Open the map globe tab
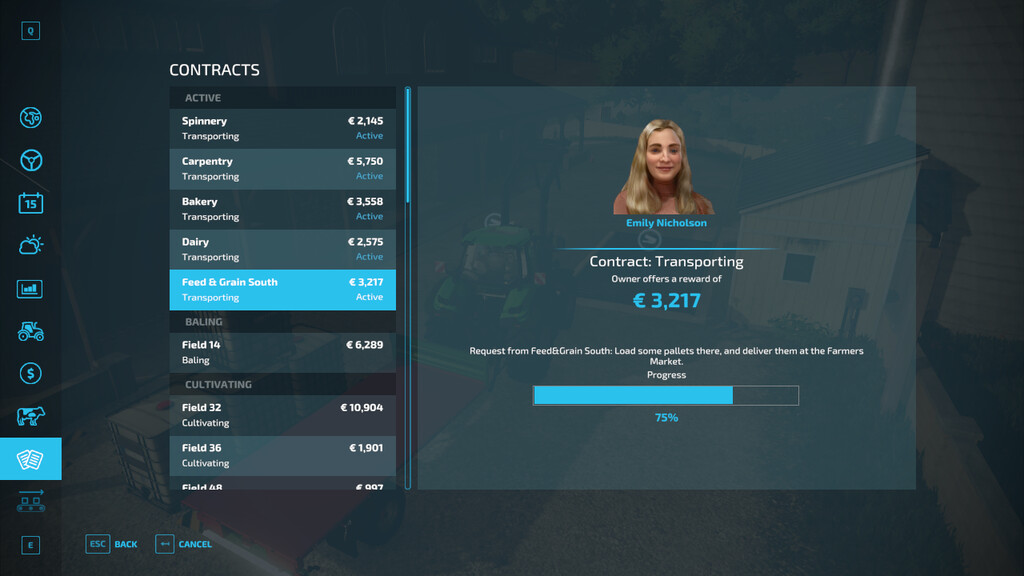 (x=31, y=118)
